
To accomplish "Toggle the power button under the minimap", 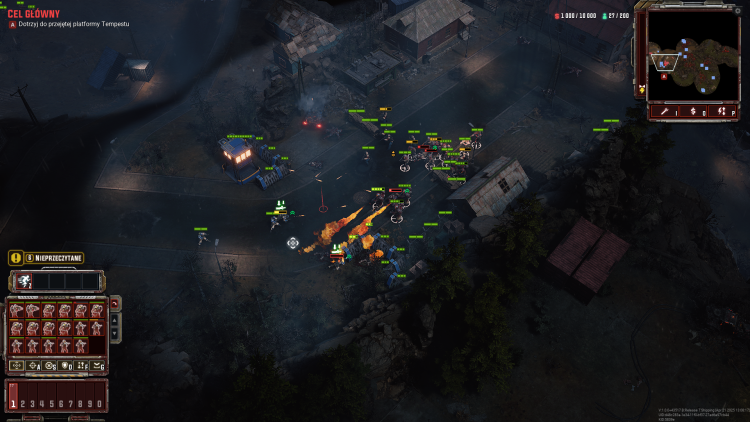I will (x=724, y=112).
